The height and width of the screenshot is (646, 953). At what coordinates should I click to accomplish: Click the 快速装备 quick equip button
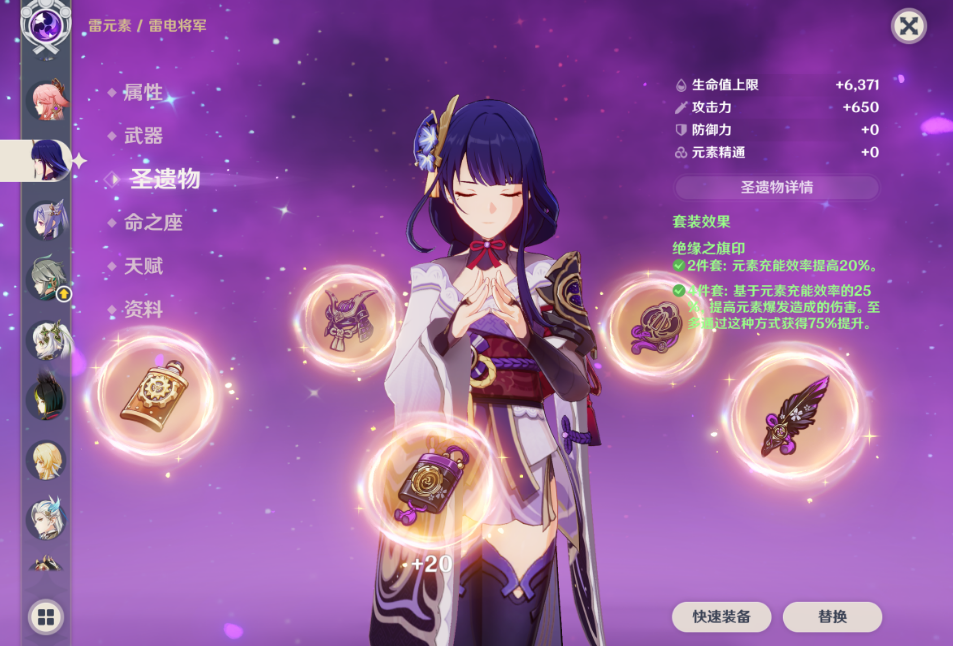tap(722, 617)
